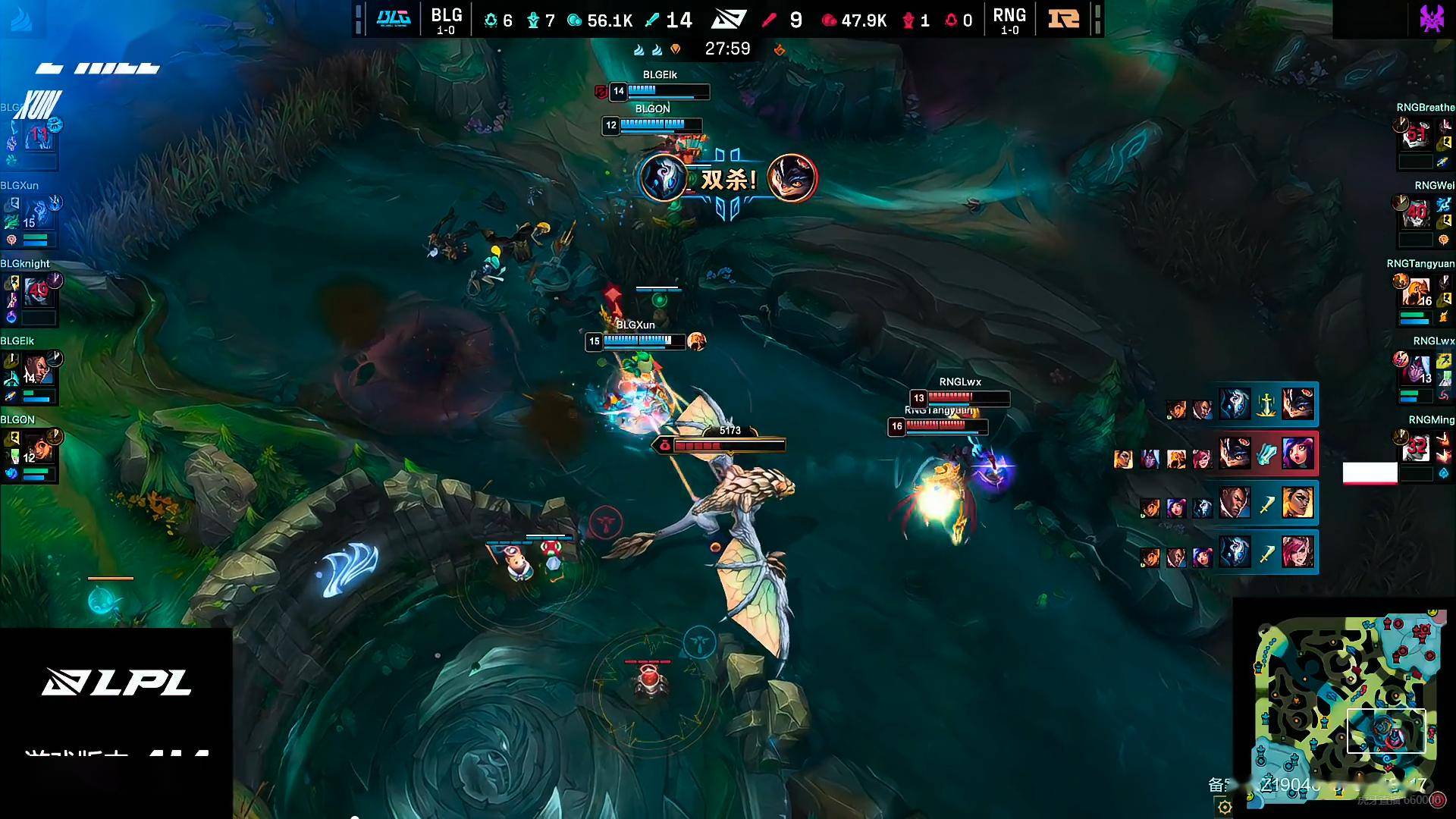
Task: Select BLGXun's champion portrait
Action: point(38,213)
